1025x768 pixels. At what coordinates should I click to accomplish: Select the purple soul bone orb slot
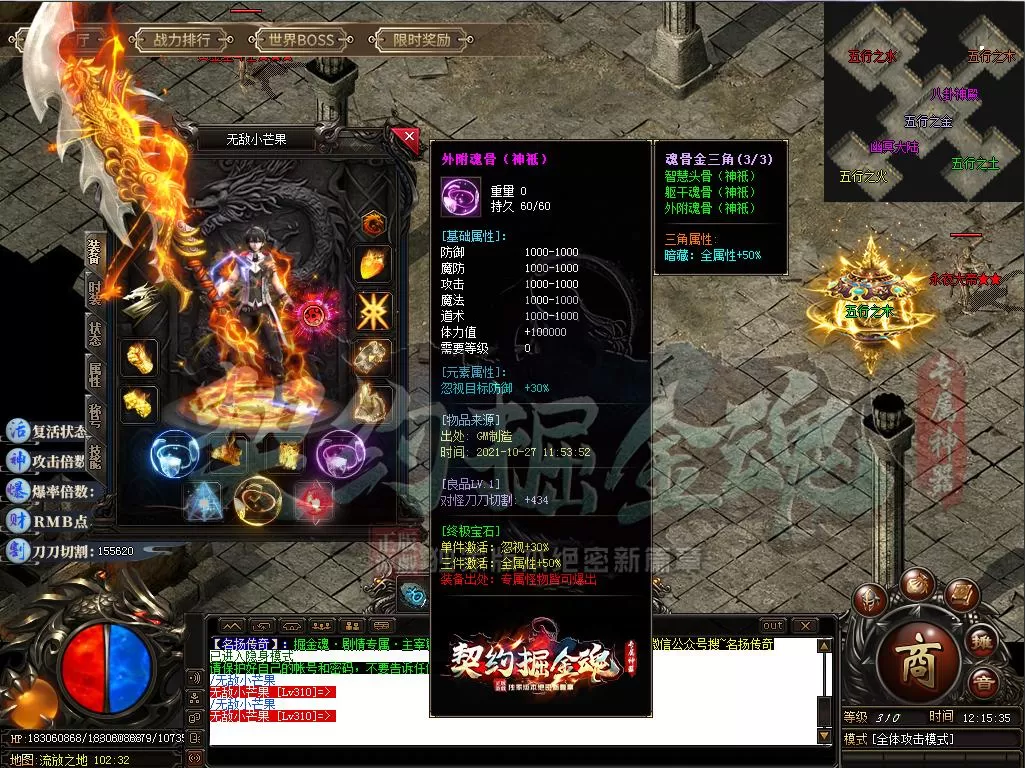coord(342,453)
